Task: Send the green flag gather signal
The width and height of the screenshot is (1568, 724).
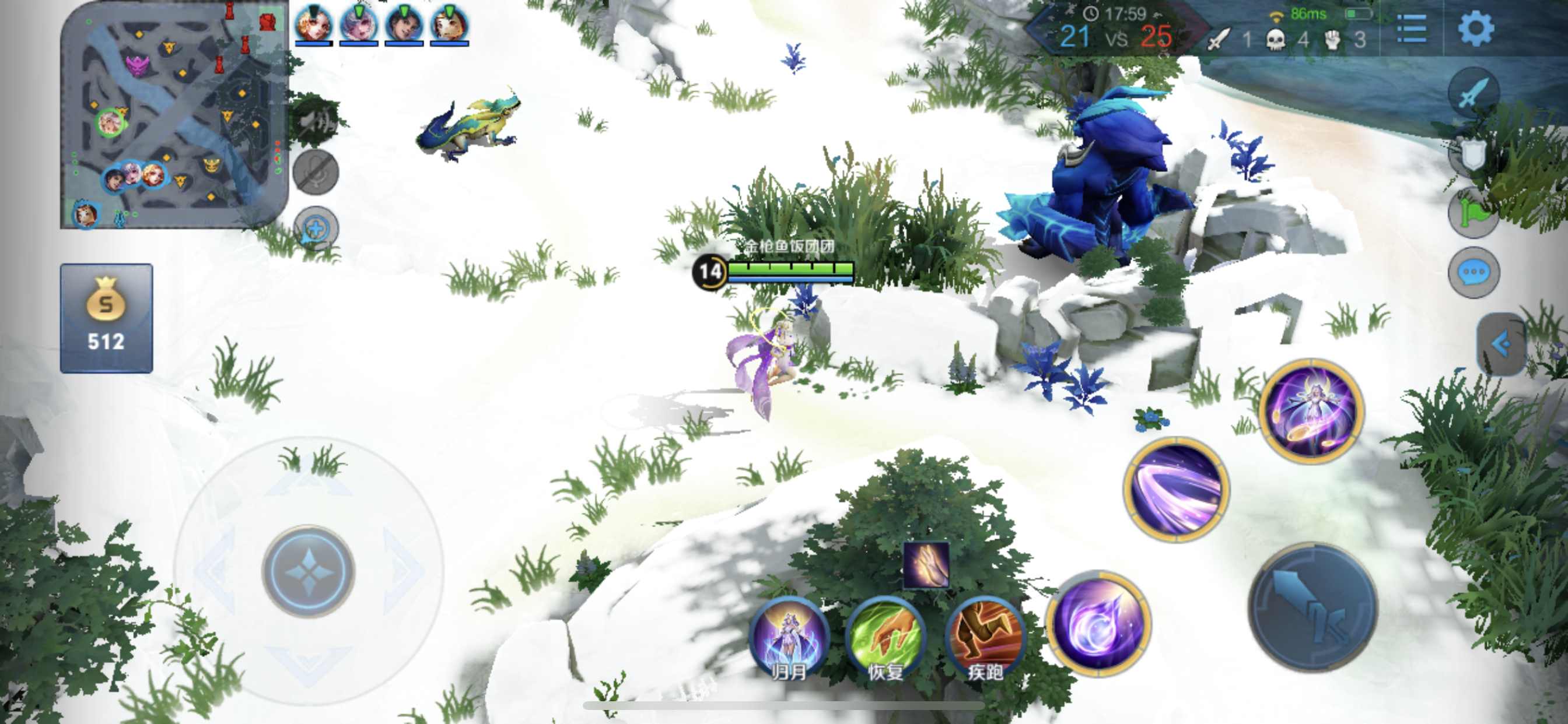Action: coord(1473,213)
